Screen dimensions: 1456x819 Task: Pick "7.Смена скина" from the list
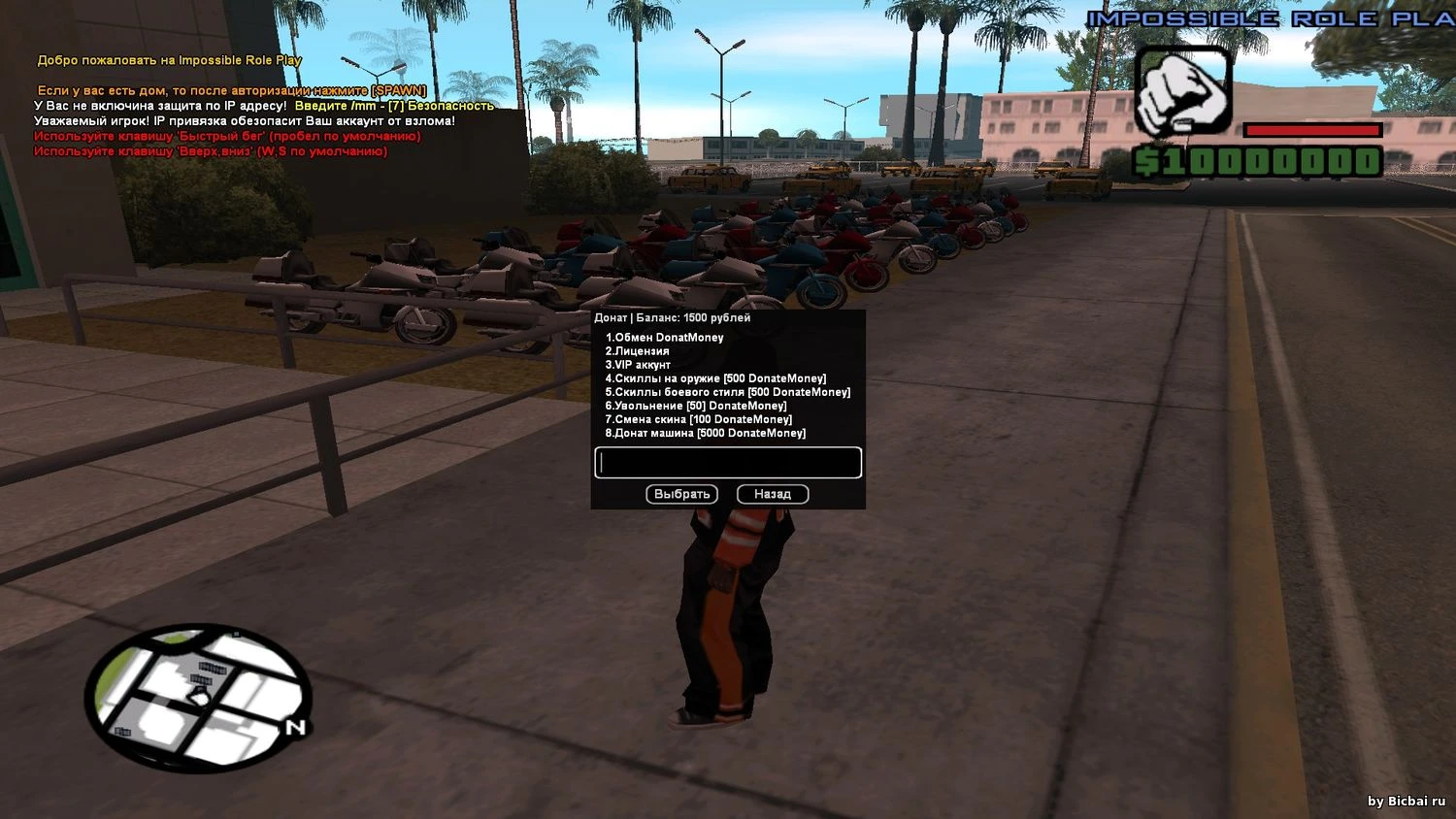point(699,419)
